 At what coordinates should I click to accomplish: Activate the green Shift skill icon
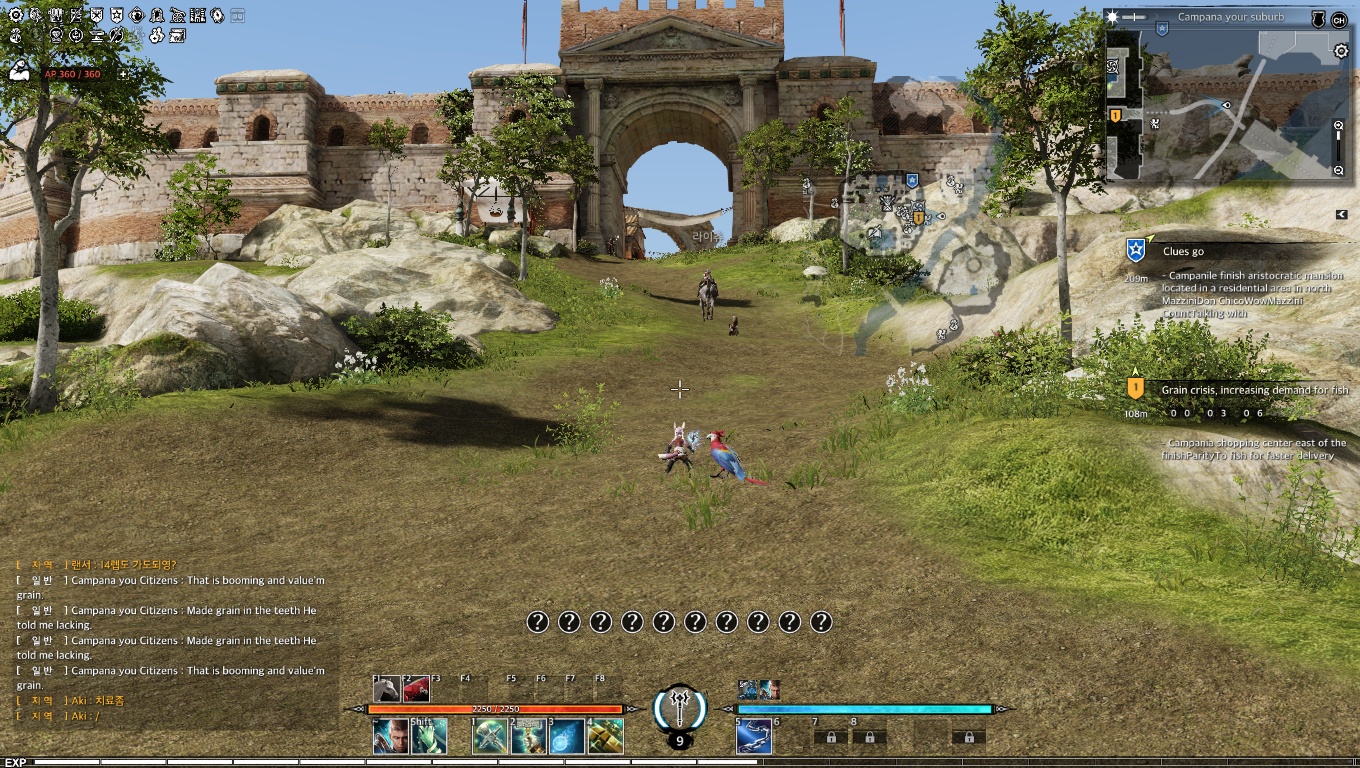tap(429, 737)
